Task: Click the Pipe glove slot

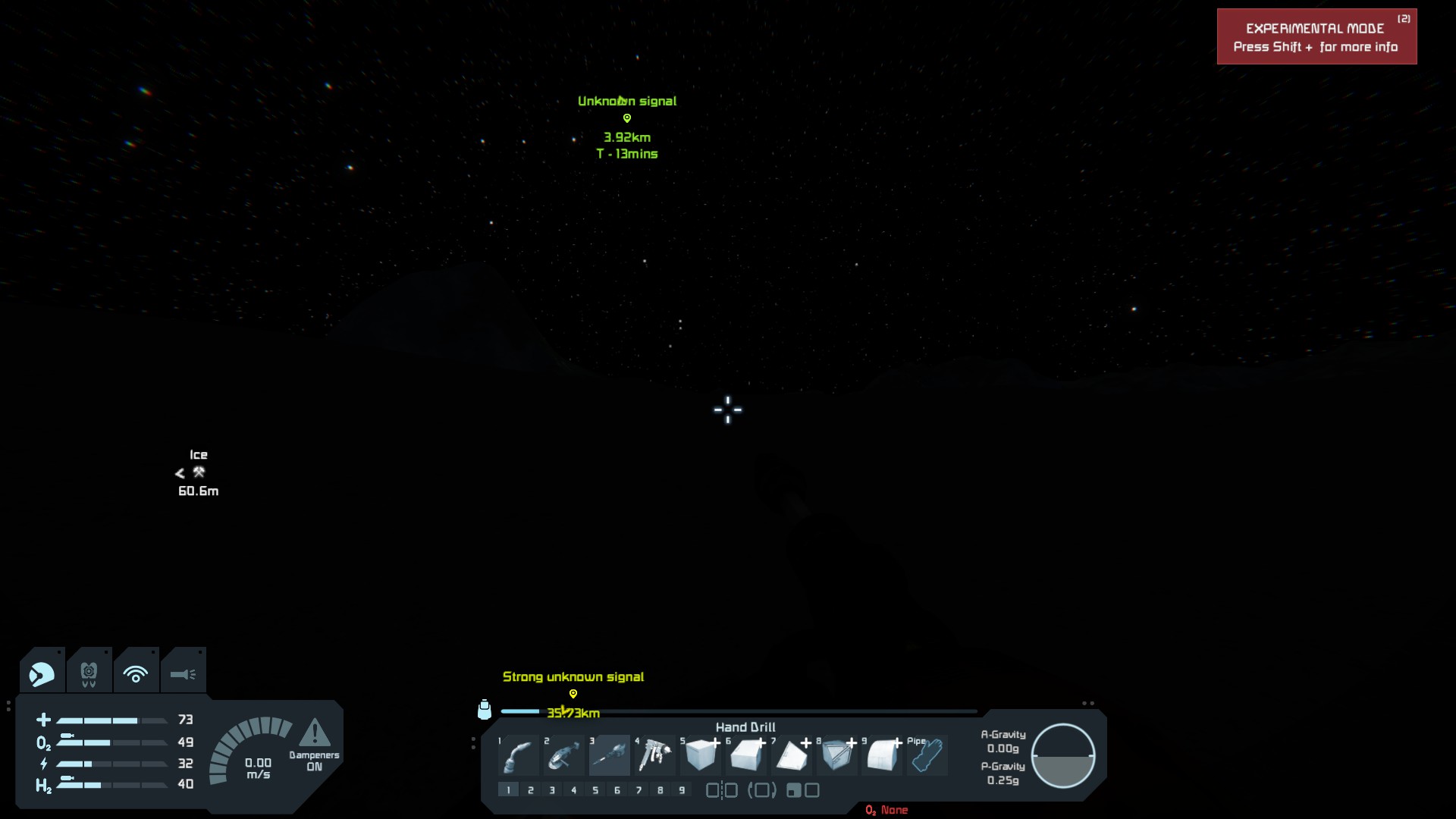Action: (927, 755)
